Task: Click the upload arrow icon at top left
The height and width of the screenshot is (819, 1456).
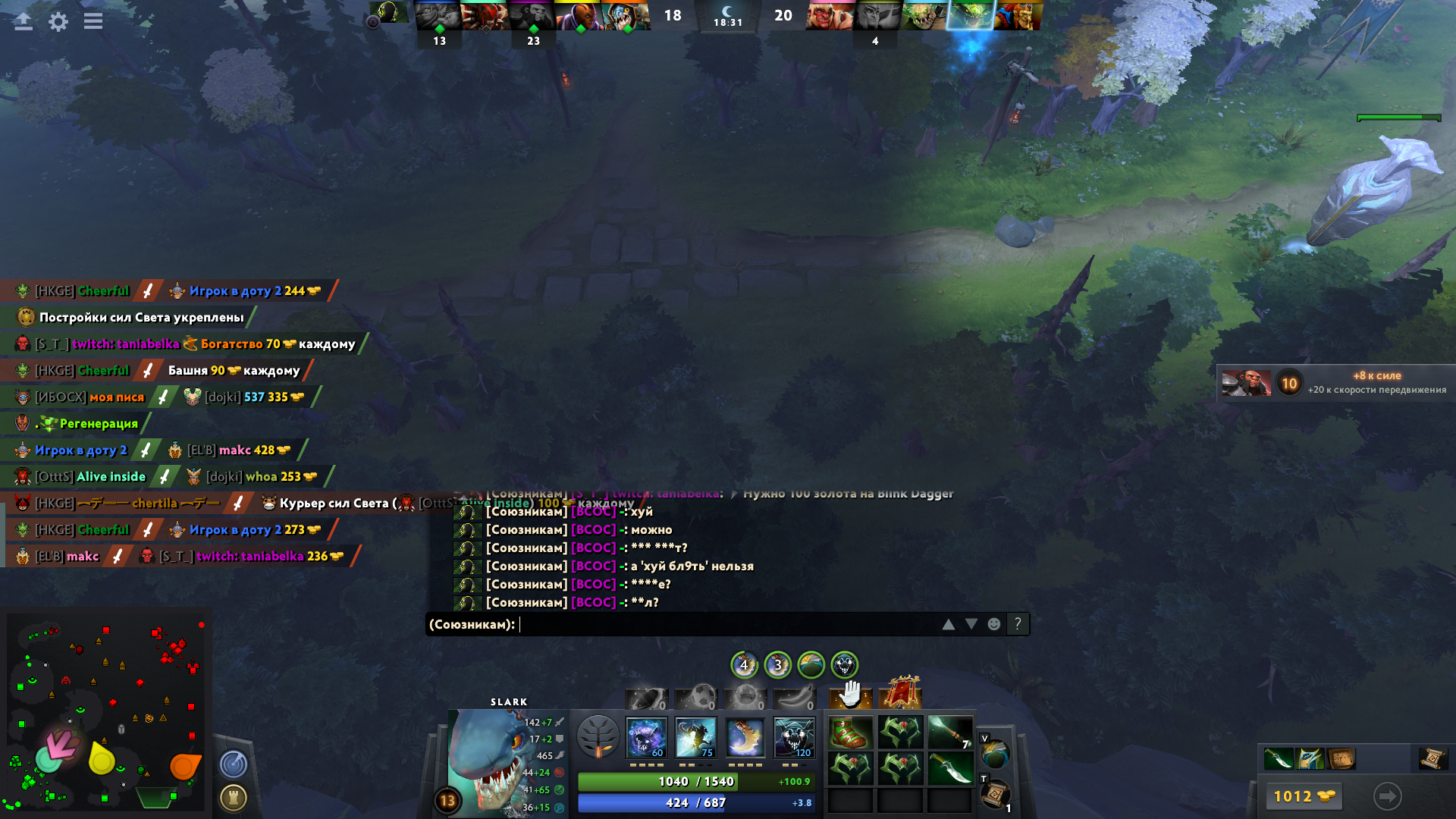Action: coord(24,21)
